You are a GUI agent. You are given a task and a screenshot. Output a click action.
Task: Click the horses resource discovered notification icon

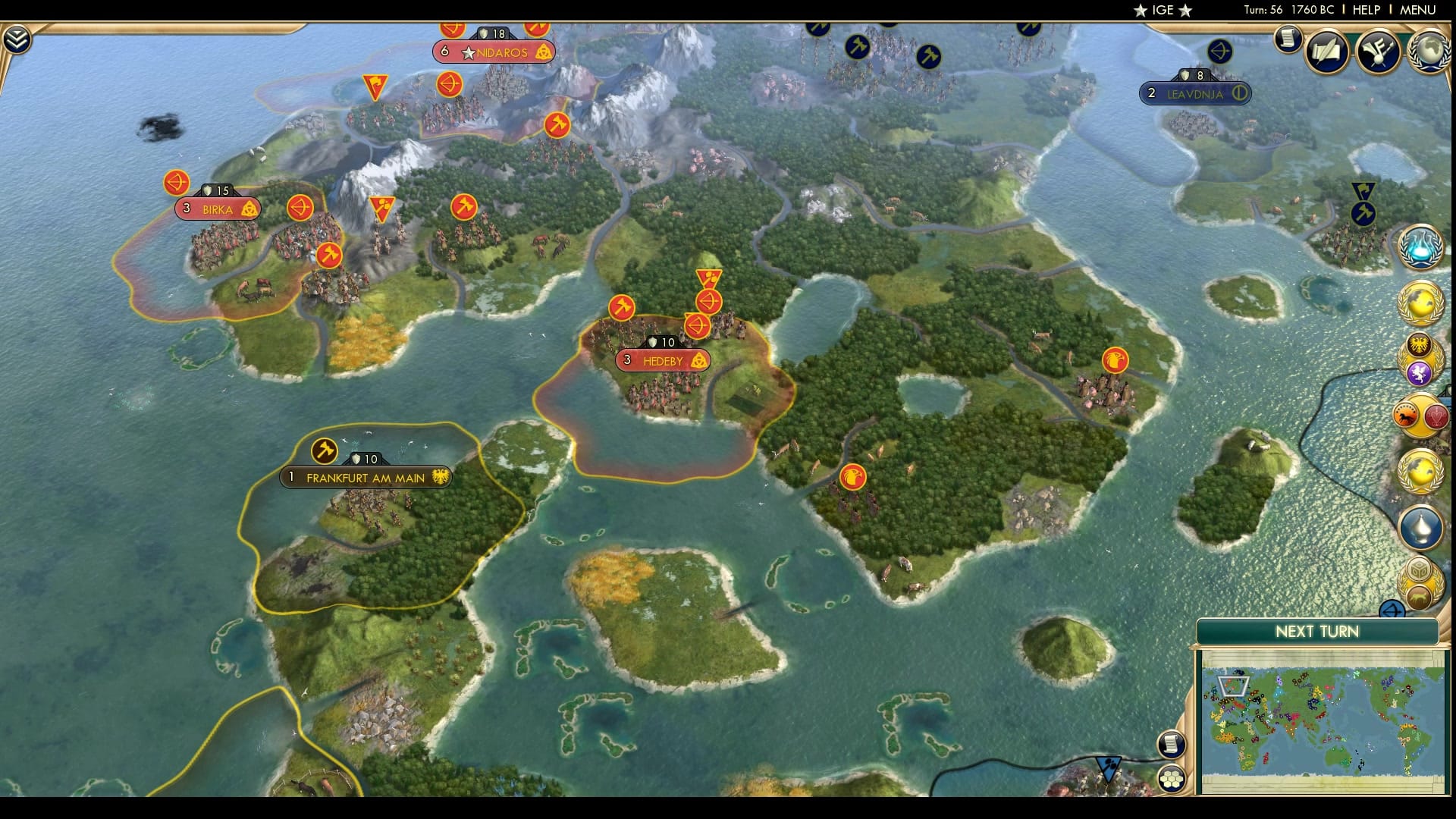(1406, 414)
